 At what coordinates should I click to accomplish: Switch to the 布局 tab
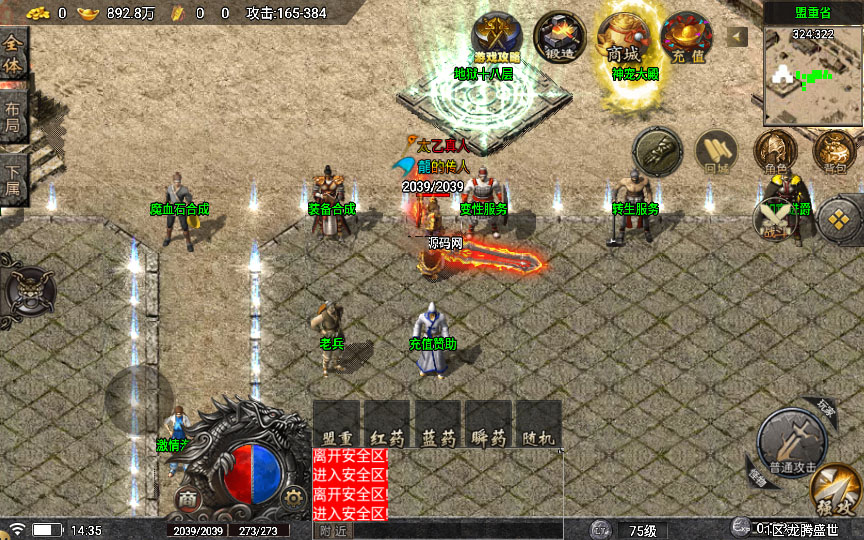13,118
